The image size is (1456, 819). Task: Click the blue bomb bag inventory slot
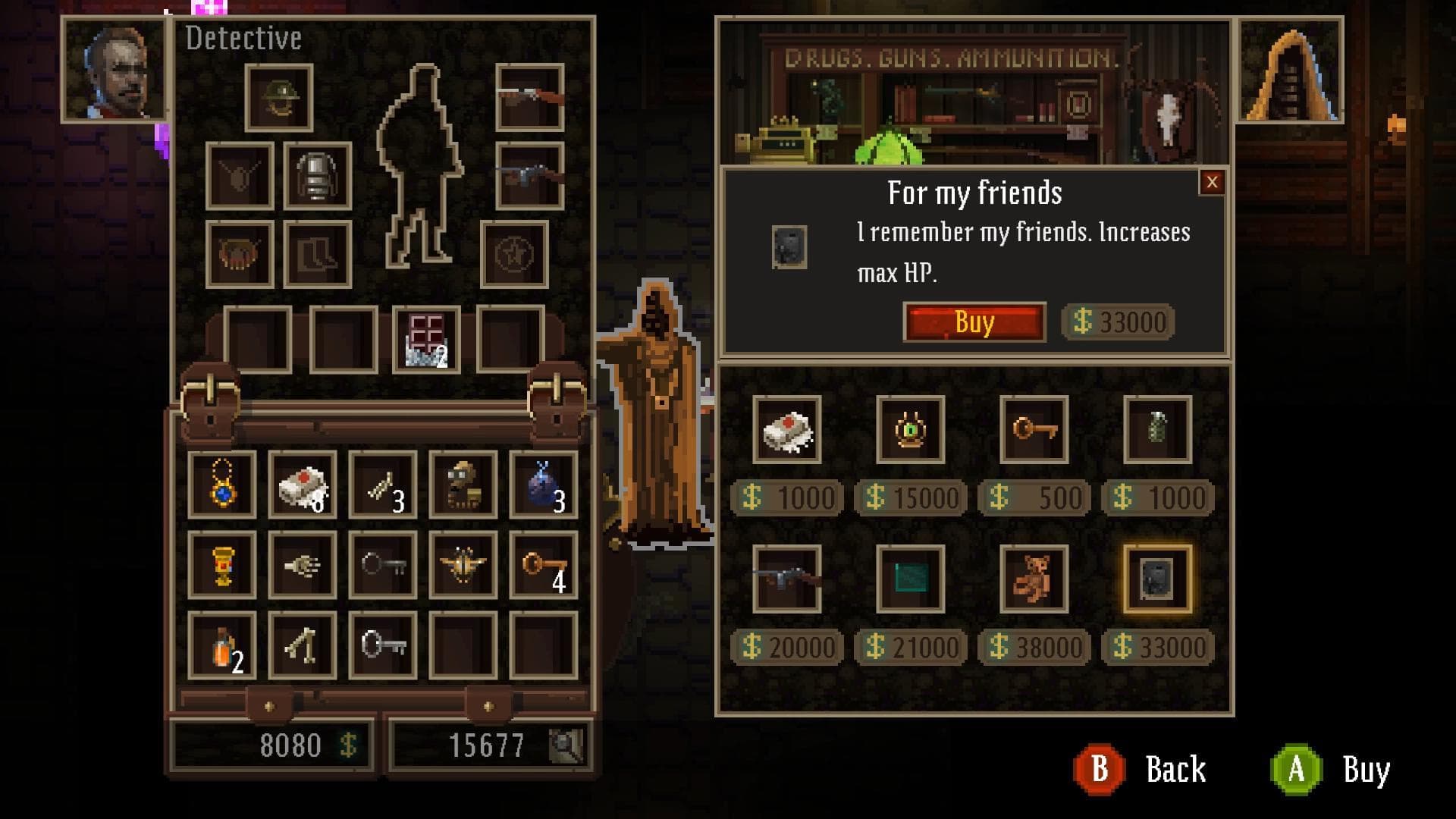coord(543,485)
